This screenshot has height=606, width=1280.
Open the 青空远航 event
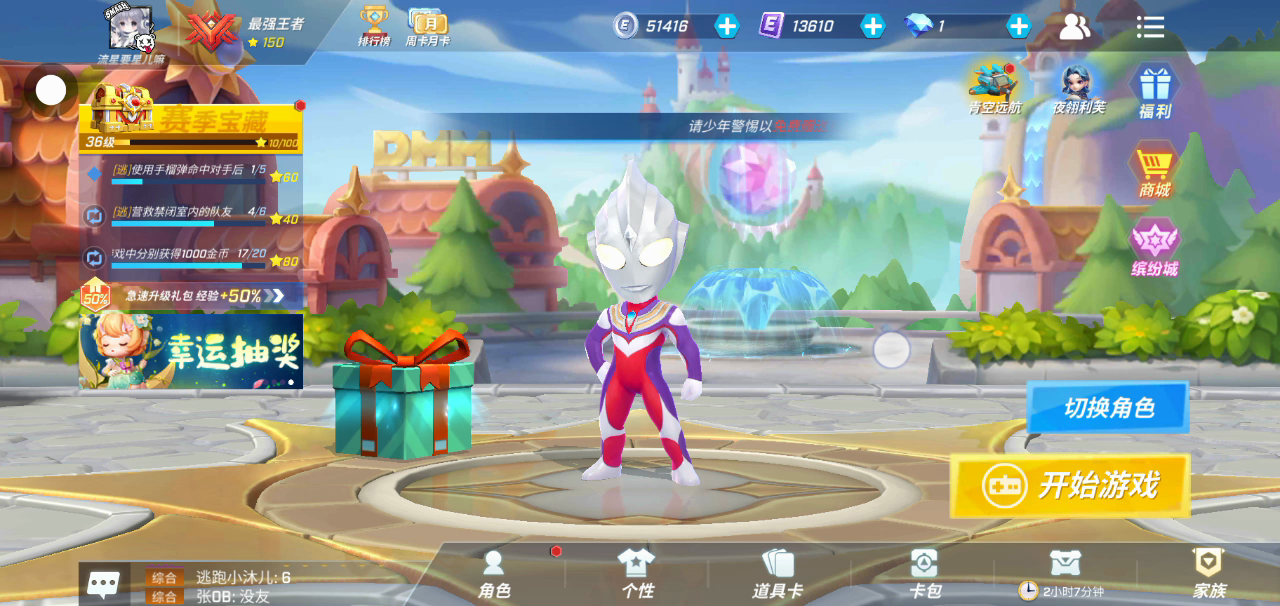(x=995, y=88)
